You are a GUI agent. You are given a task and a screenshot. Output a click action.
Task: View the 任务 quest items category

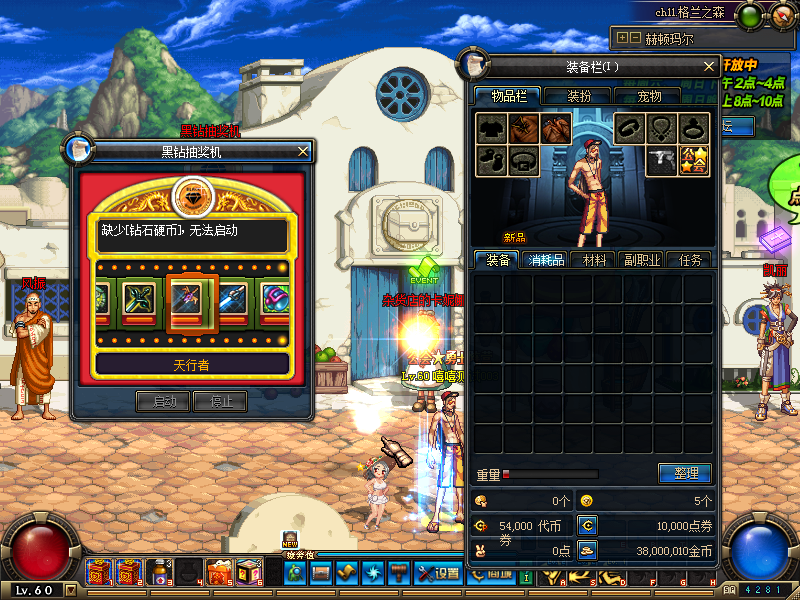(x=690, y=260)
